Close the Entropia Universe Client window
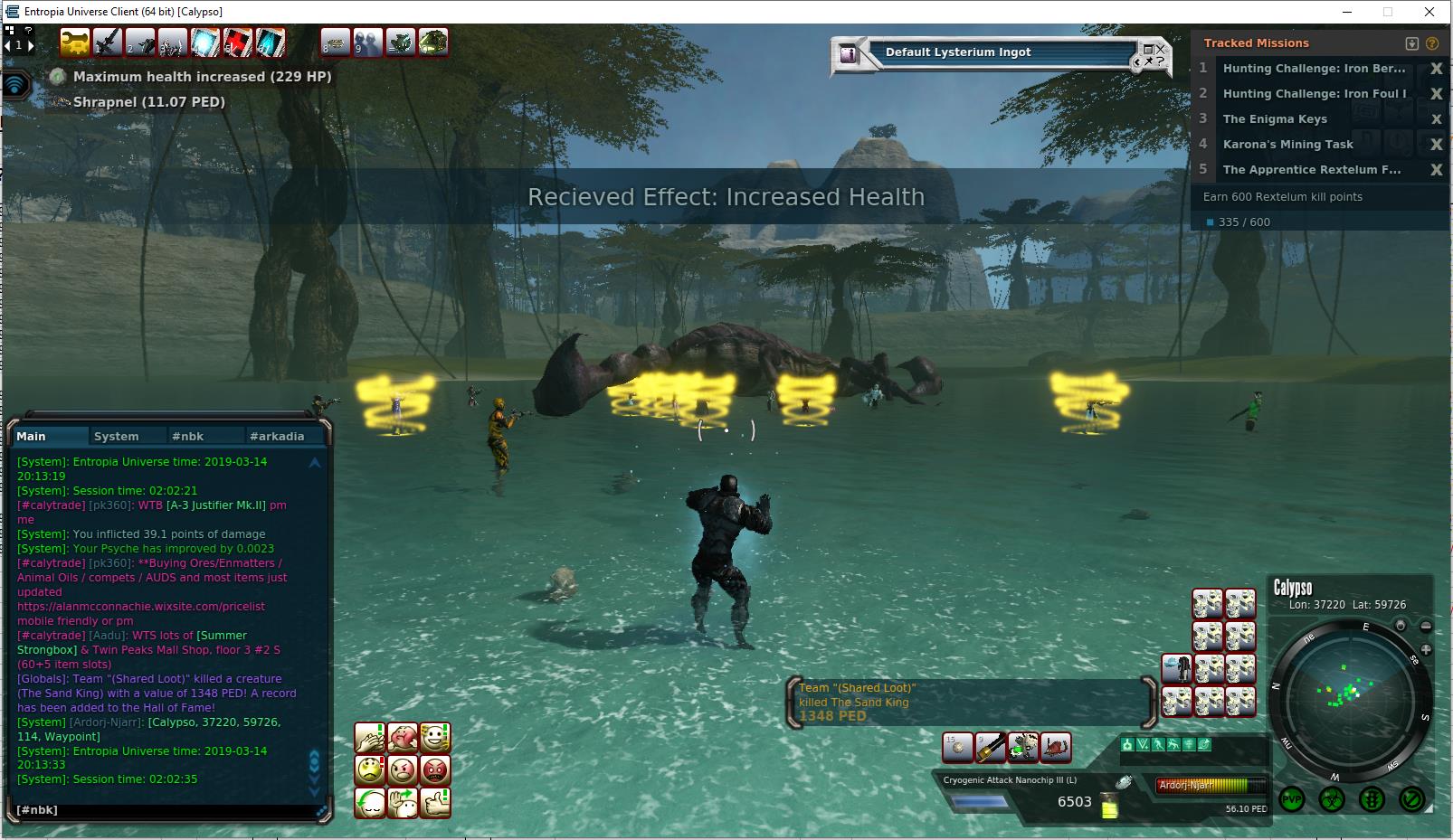Viewport: 1453px width, 840px height. (x=1429, y=12)
